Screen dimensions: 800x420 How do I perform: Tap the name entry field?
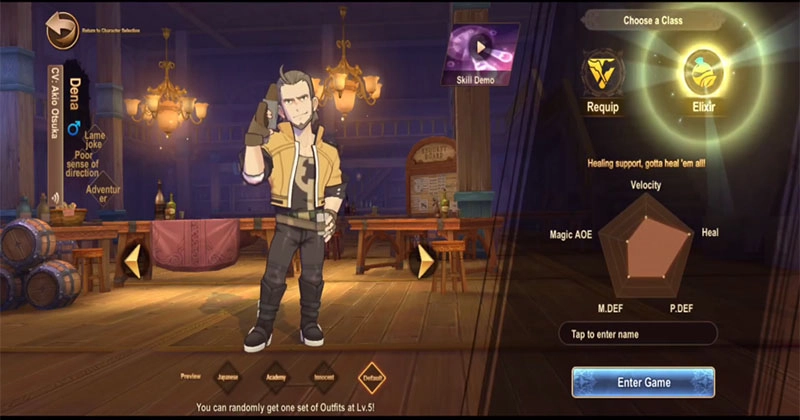tap(637, 334)
